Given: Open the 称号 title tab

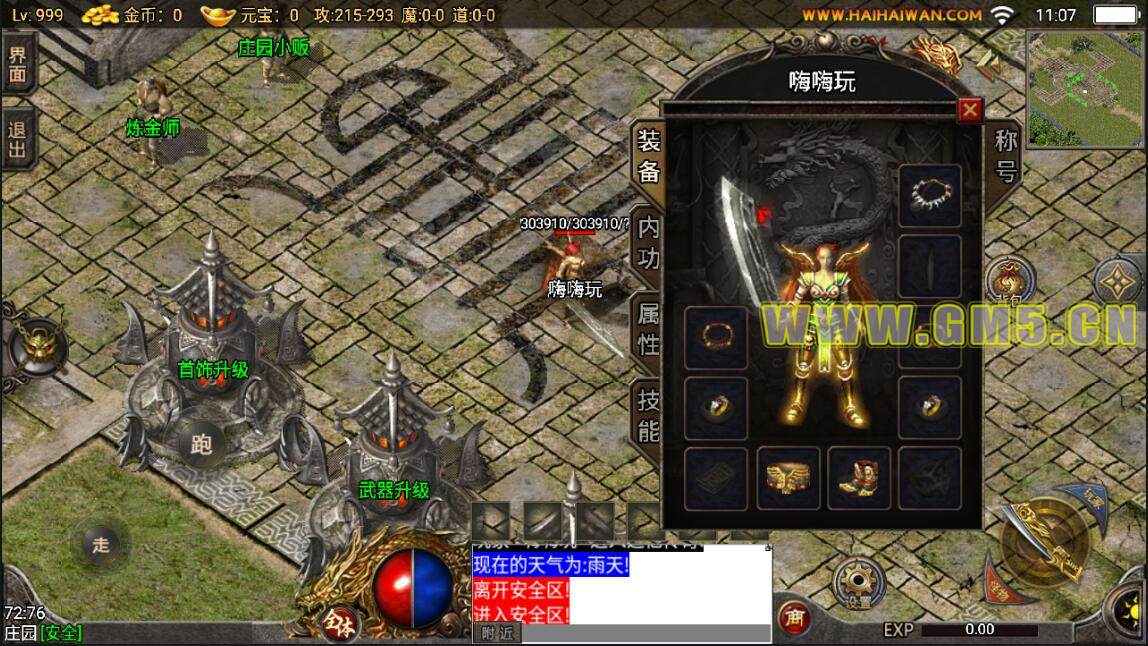Looking at the screenshot, I should [1005, 156].
